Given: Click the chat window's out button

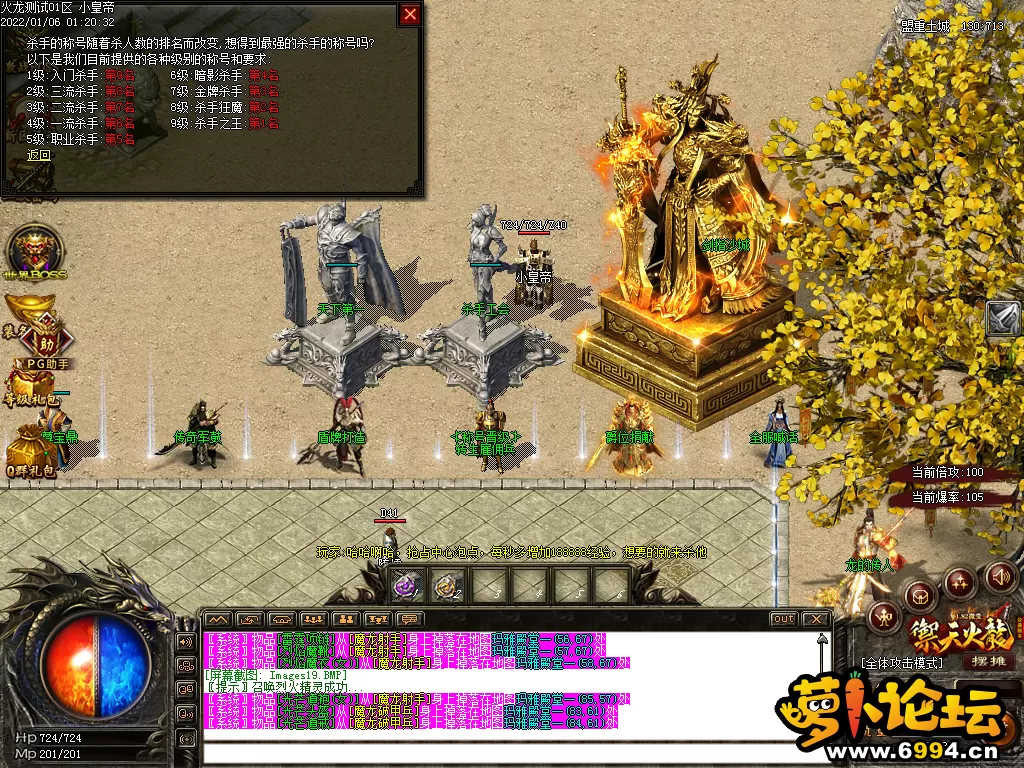Looking at the screenshot, I should coord(784,619).
